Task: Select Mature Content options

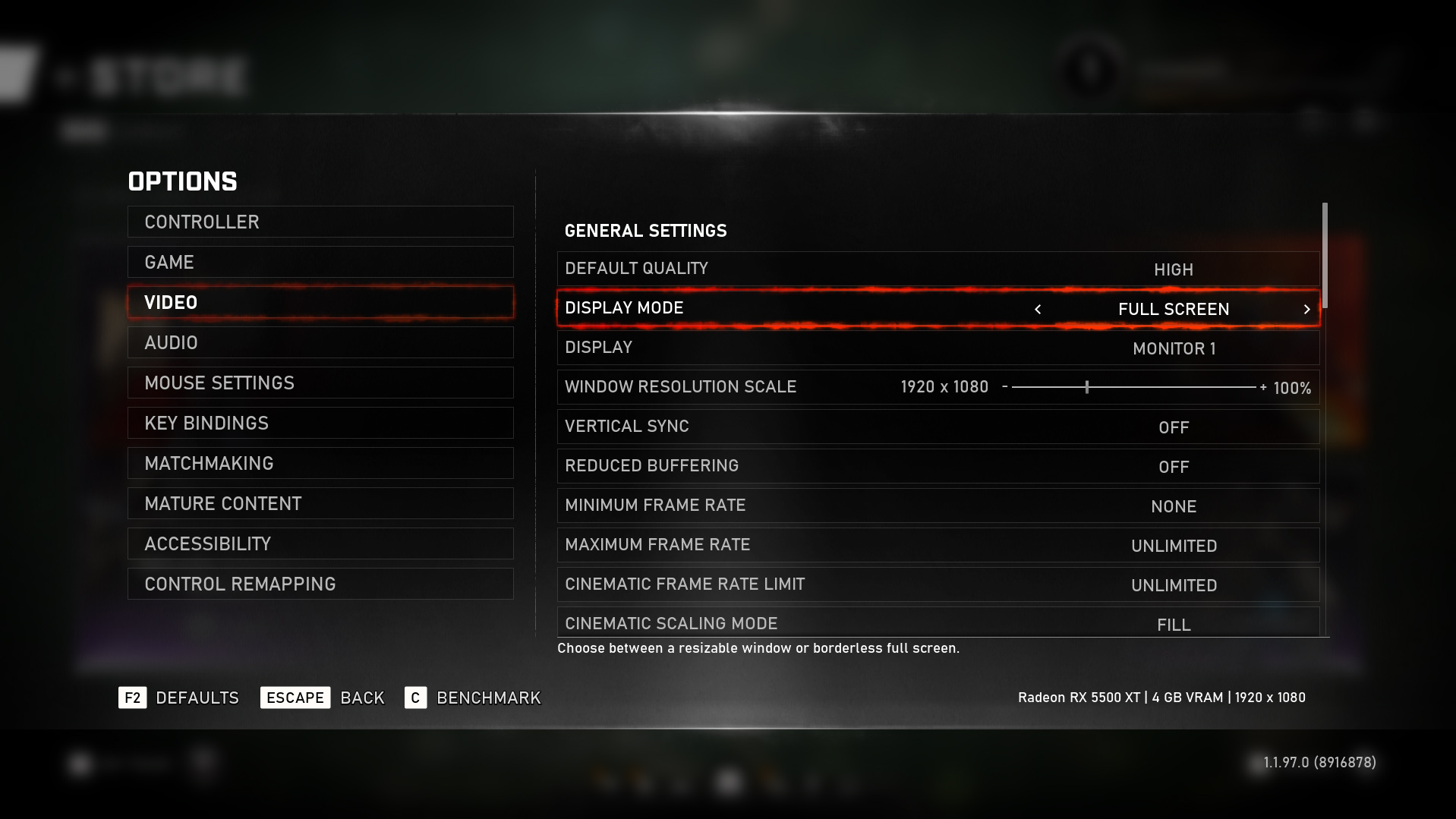Action: click(320, 503)
